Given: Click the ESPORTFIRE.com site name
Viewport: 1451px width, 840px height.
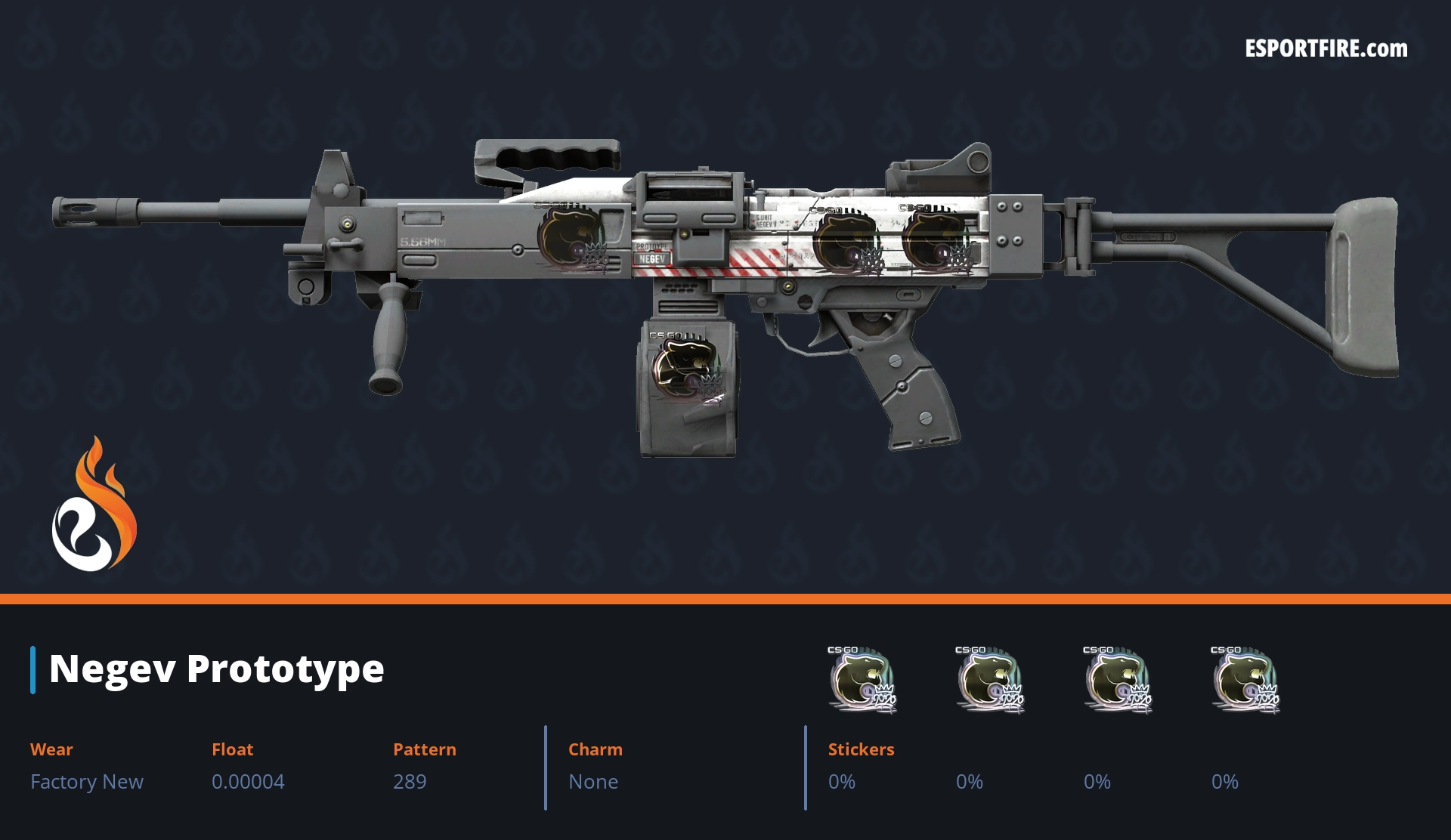Looking at the screenshot, I should pyautogui.click(x=1326, y=49).
